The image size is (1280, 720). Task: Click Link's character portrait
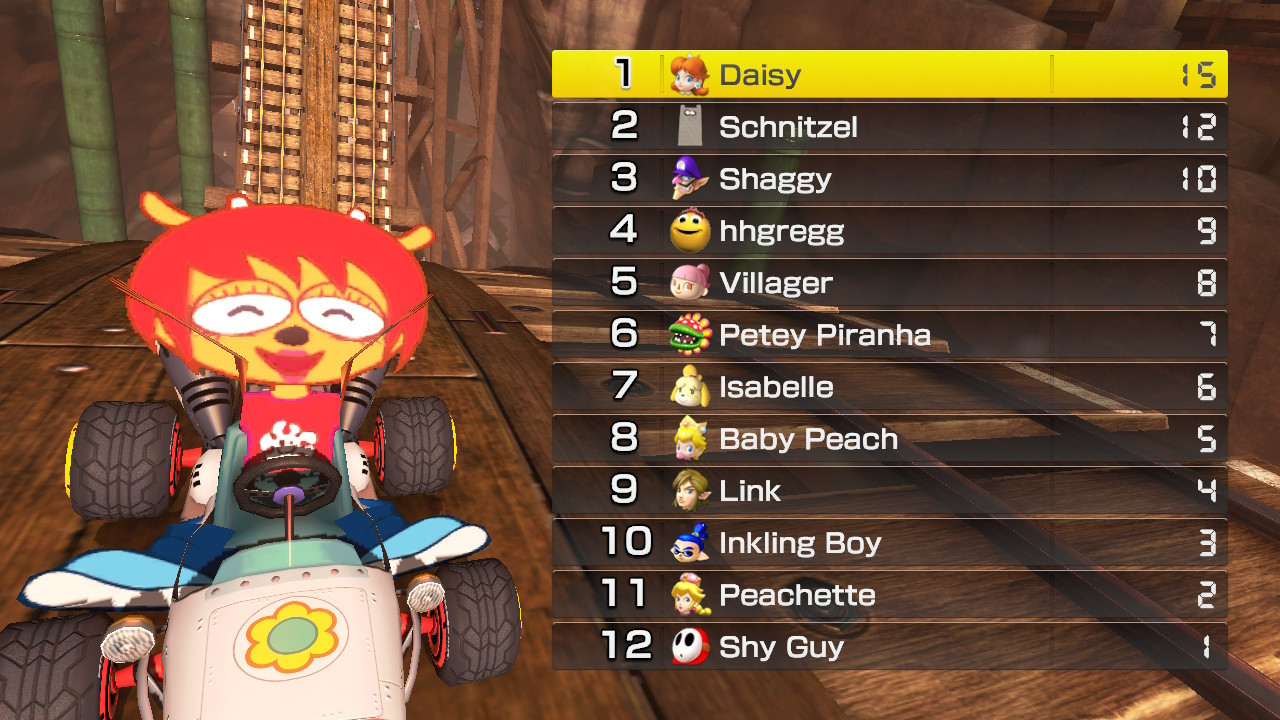tap(691, 491)
